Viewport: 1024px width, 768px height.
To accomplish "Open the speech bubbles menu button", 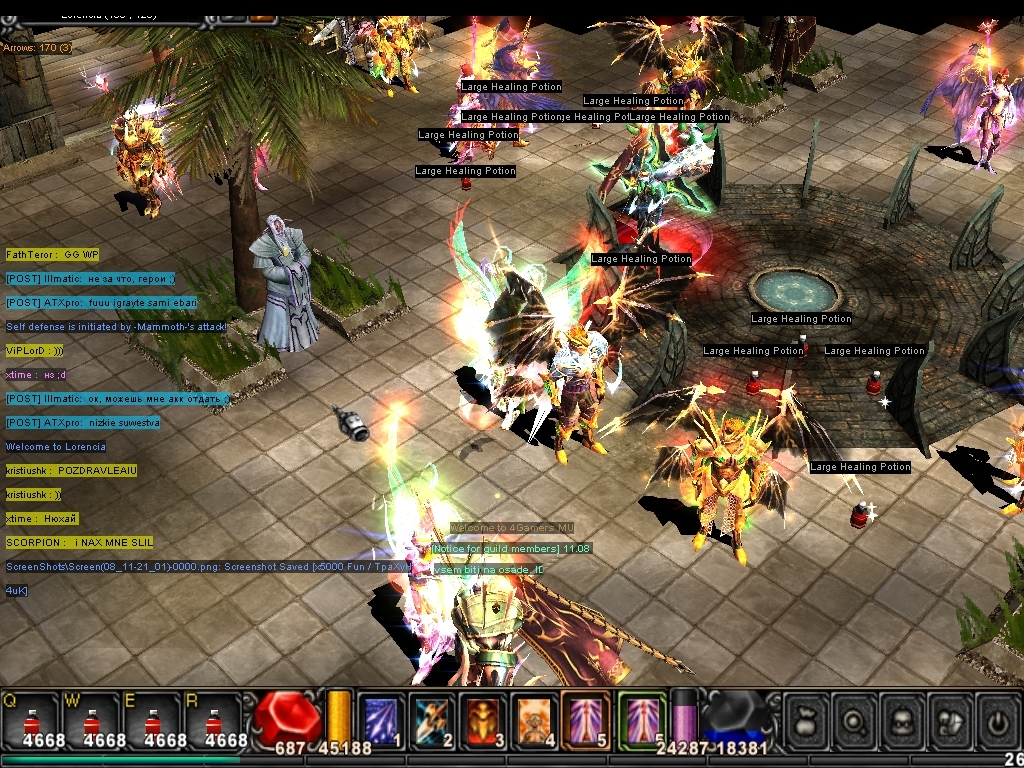I will click(952, 720).
